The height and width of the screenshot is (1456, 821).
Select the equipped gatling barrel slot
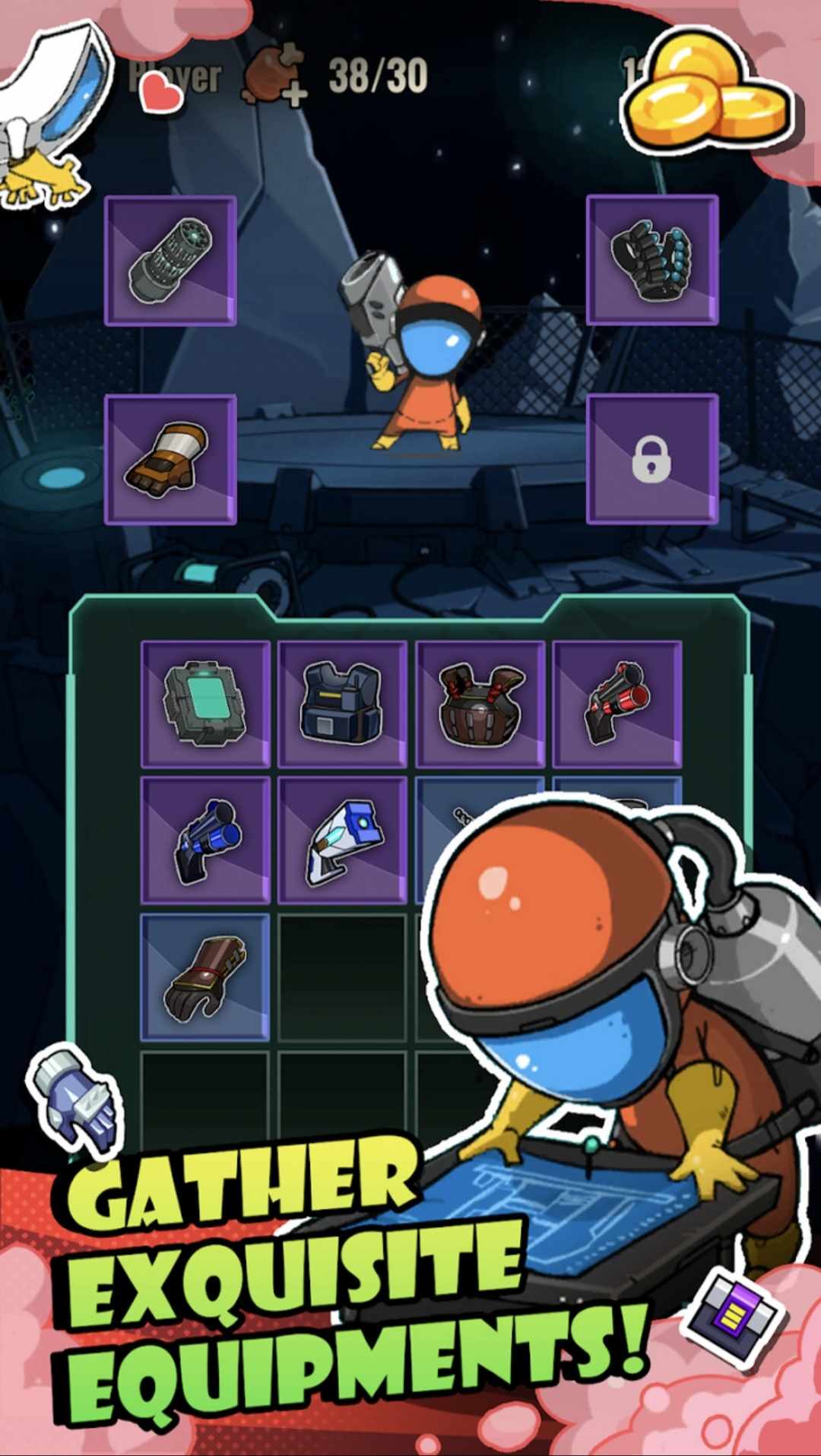170,261
